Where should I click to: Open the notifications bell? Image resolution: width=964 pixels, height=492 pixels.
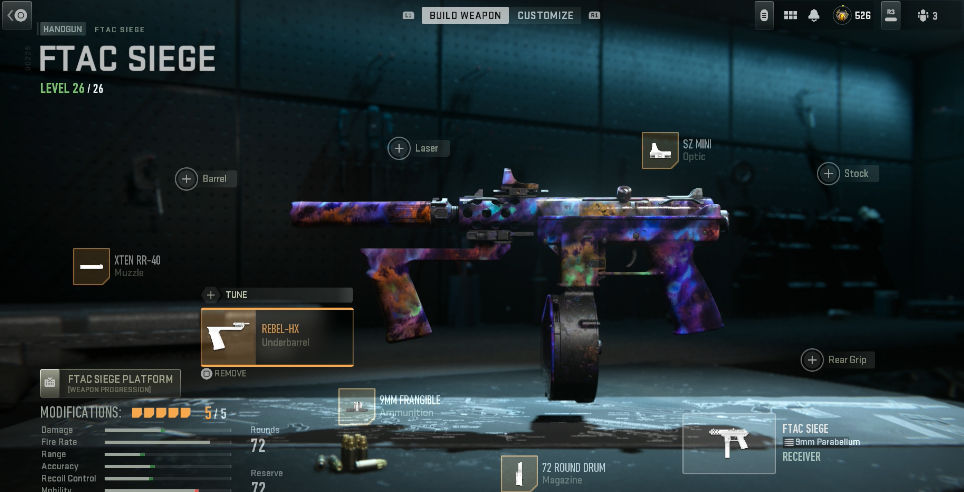(814, 15)
